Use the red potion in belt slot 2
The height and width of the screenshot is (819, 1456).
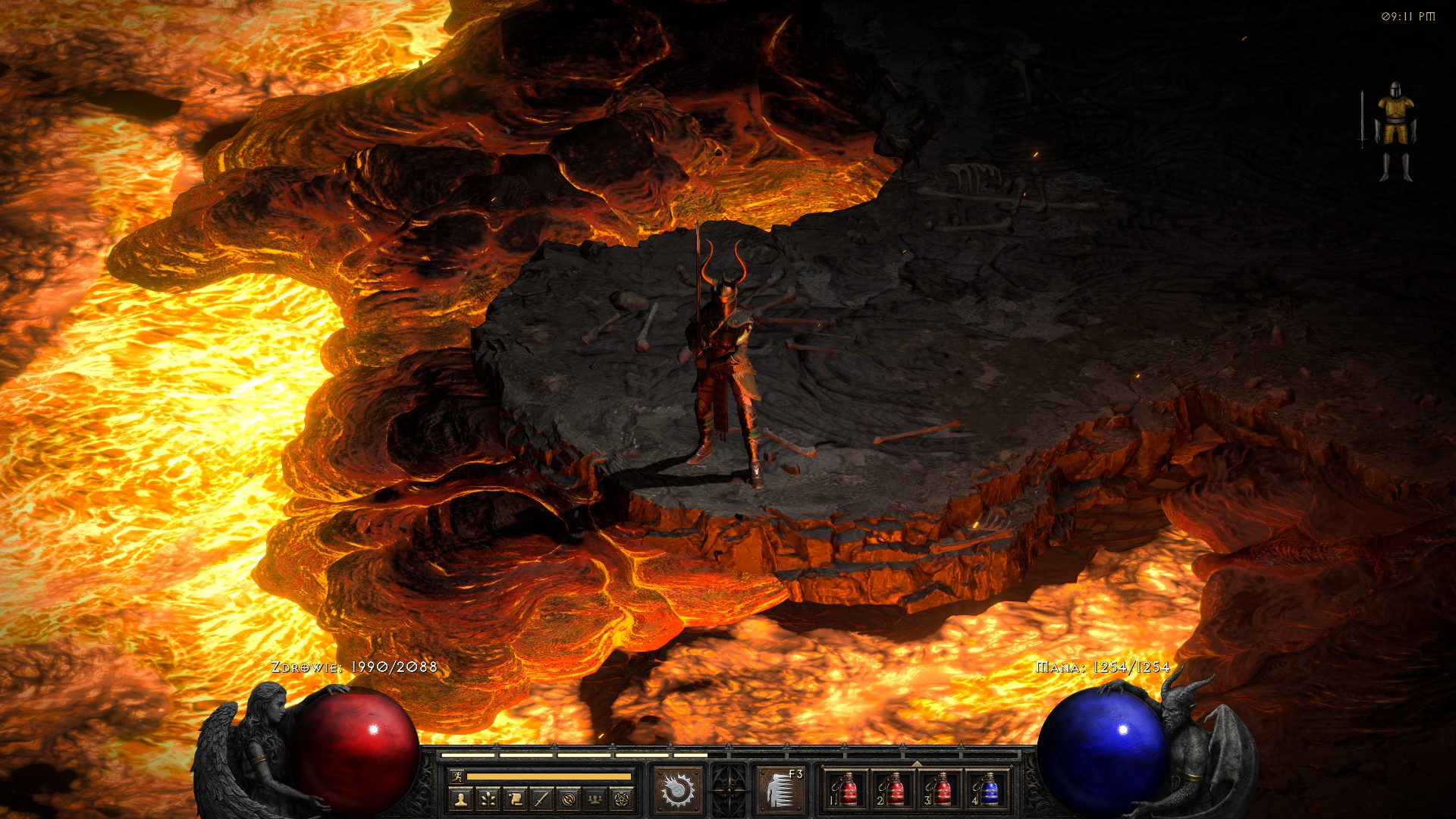click(x=893, y=790)
